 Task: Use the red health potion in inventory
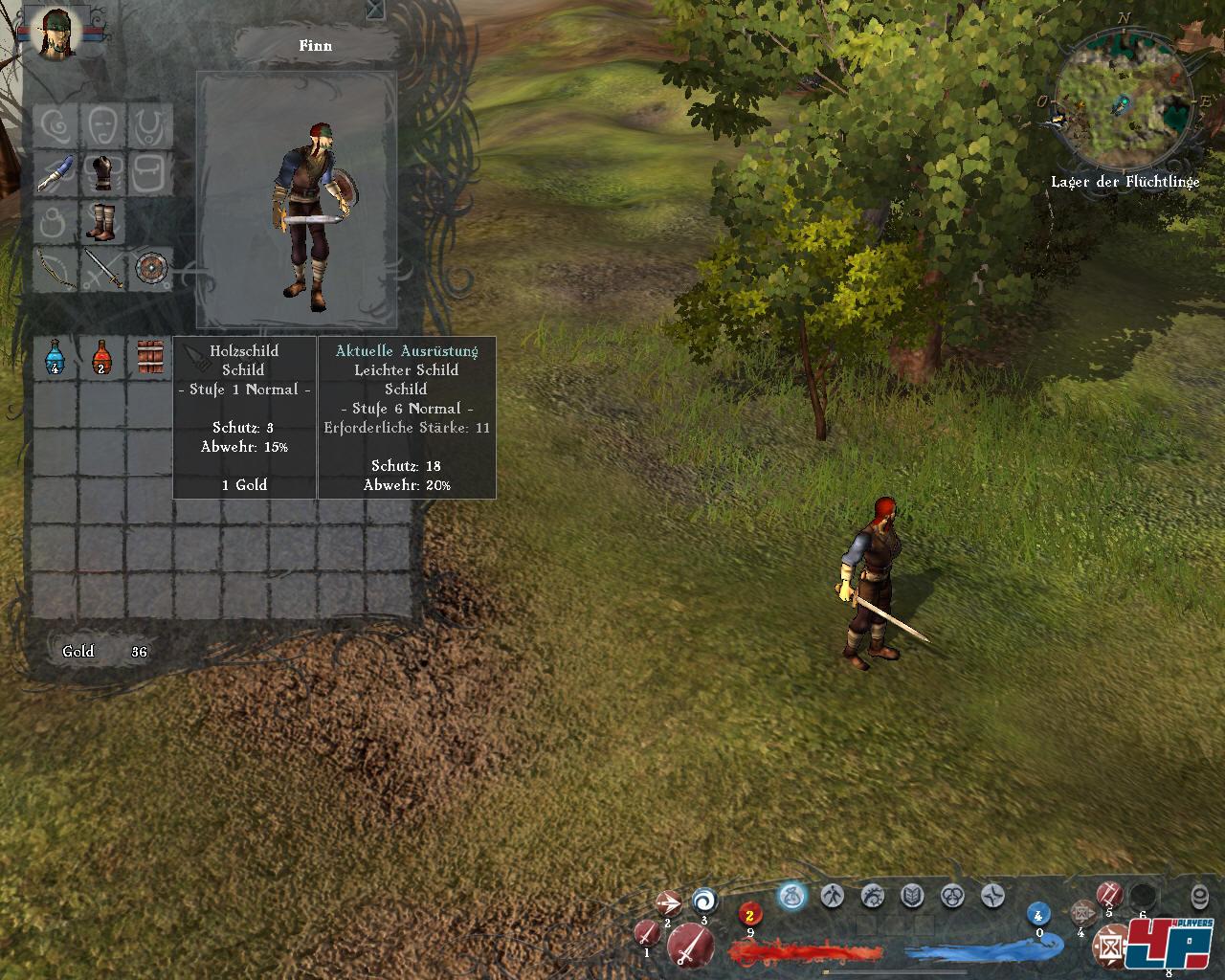click(101, 358)
